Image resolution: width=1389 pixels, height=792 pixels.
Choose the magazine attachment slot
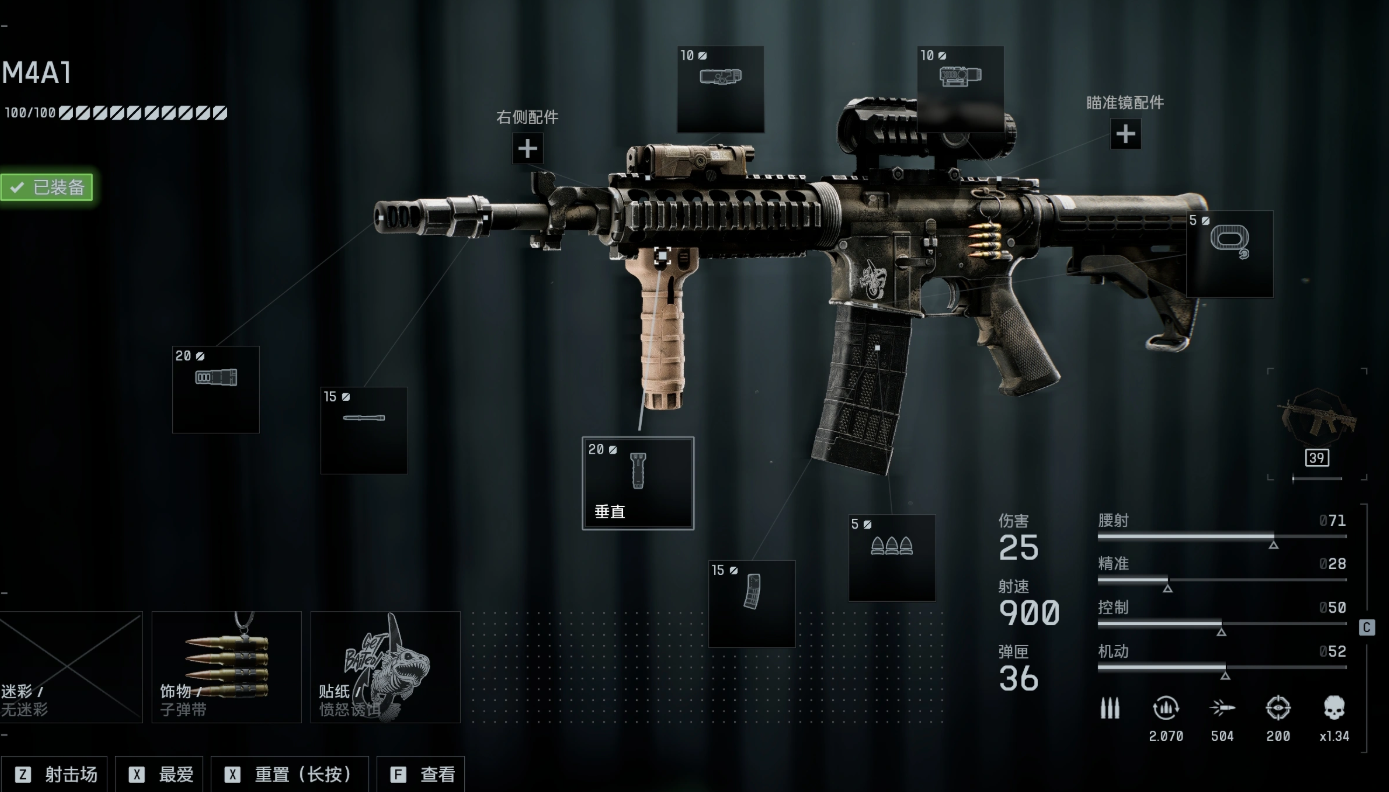(752, 603)
